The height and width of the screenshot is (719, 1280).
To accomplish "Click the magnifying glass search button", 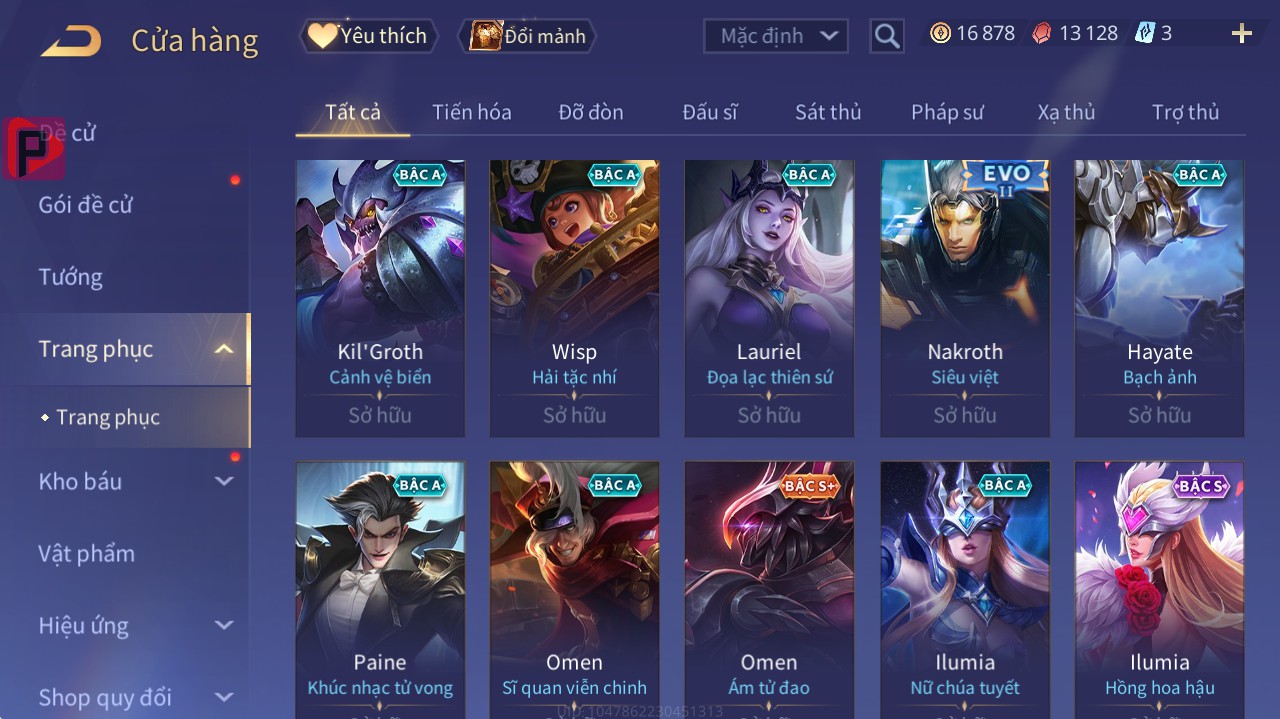I will tap(886, 36).
